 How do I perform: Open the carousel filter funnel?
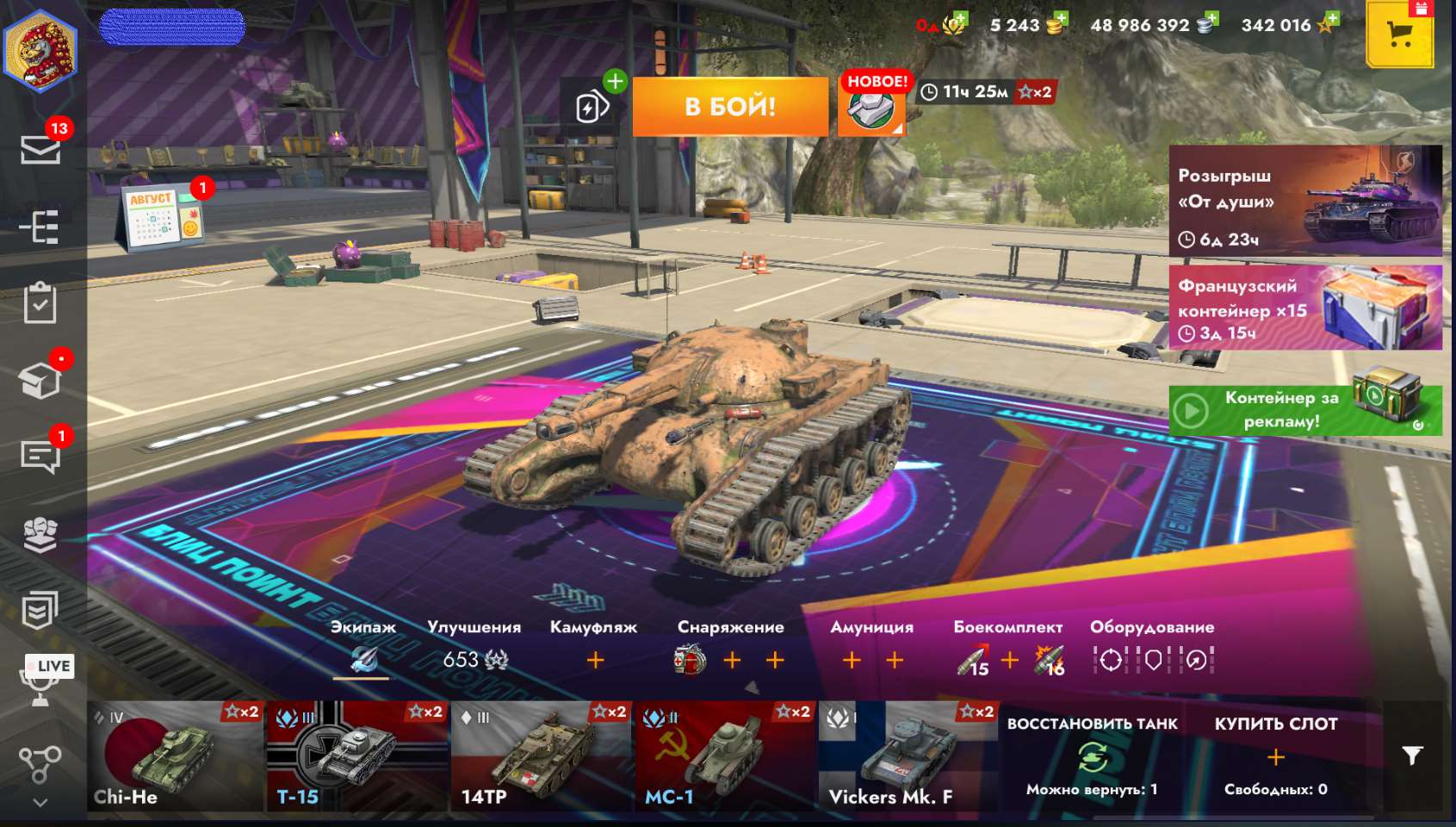coord(1410,754)
